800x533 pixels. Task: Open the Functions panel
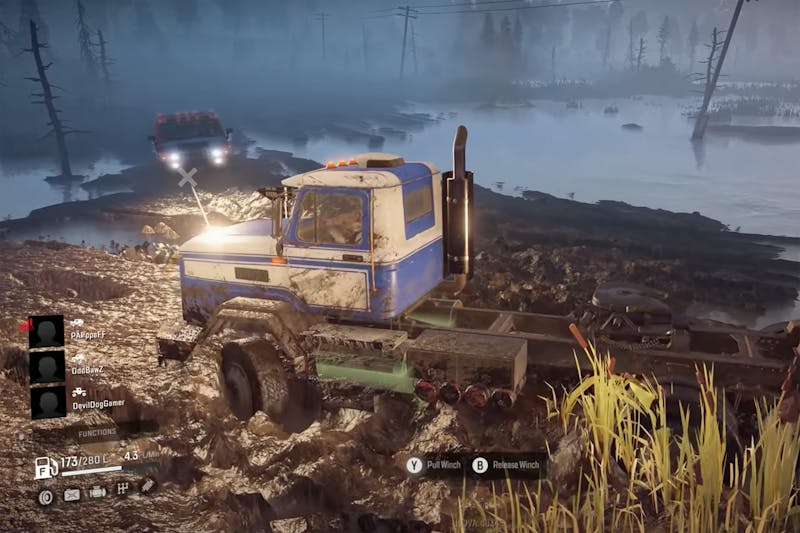(x=97, y=432)
